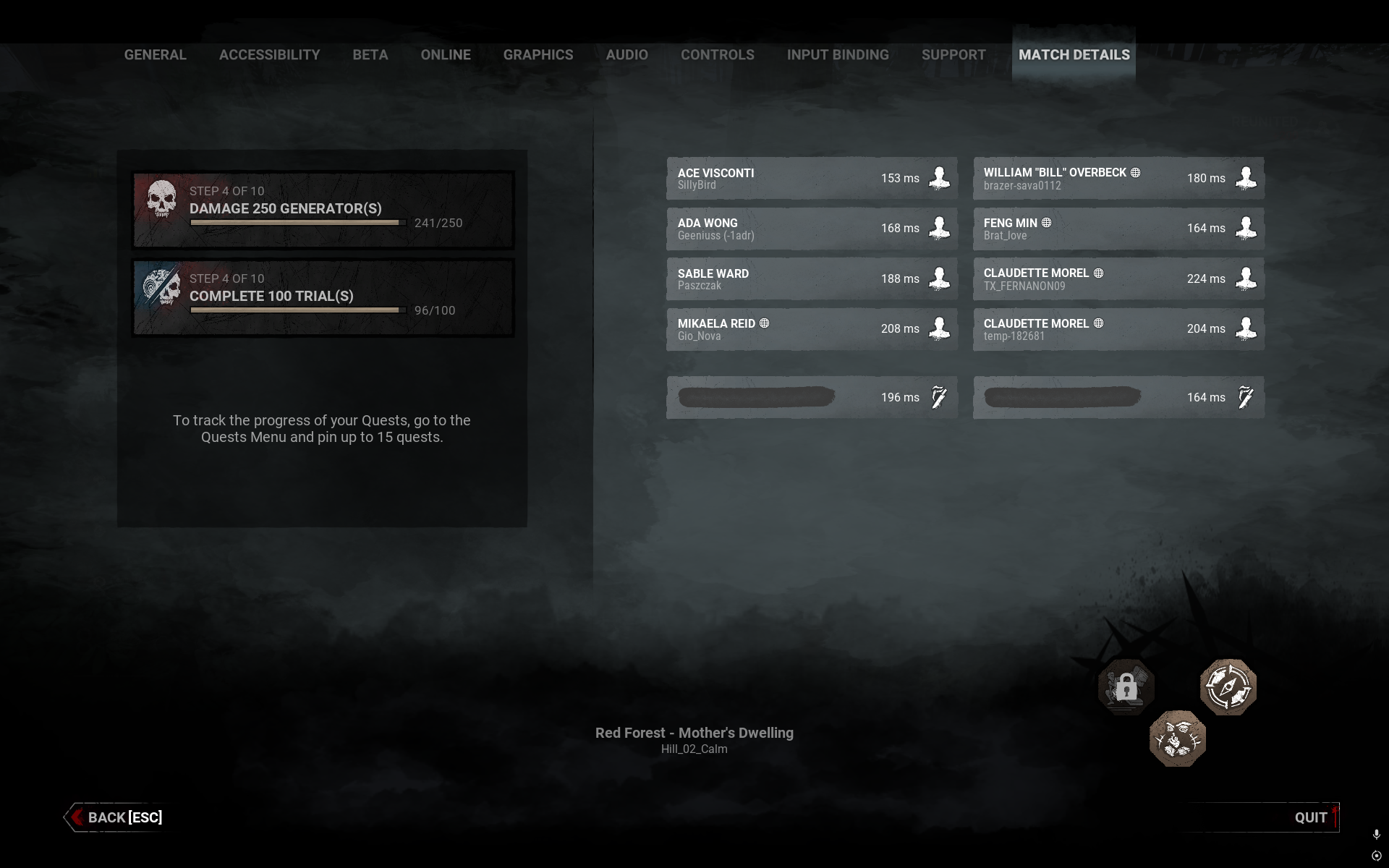The height and width of the screenshot is (868, 1389).
Task: Open the SUPPORT tab
Action: (953, 54)
